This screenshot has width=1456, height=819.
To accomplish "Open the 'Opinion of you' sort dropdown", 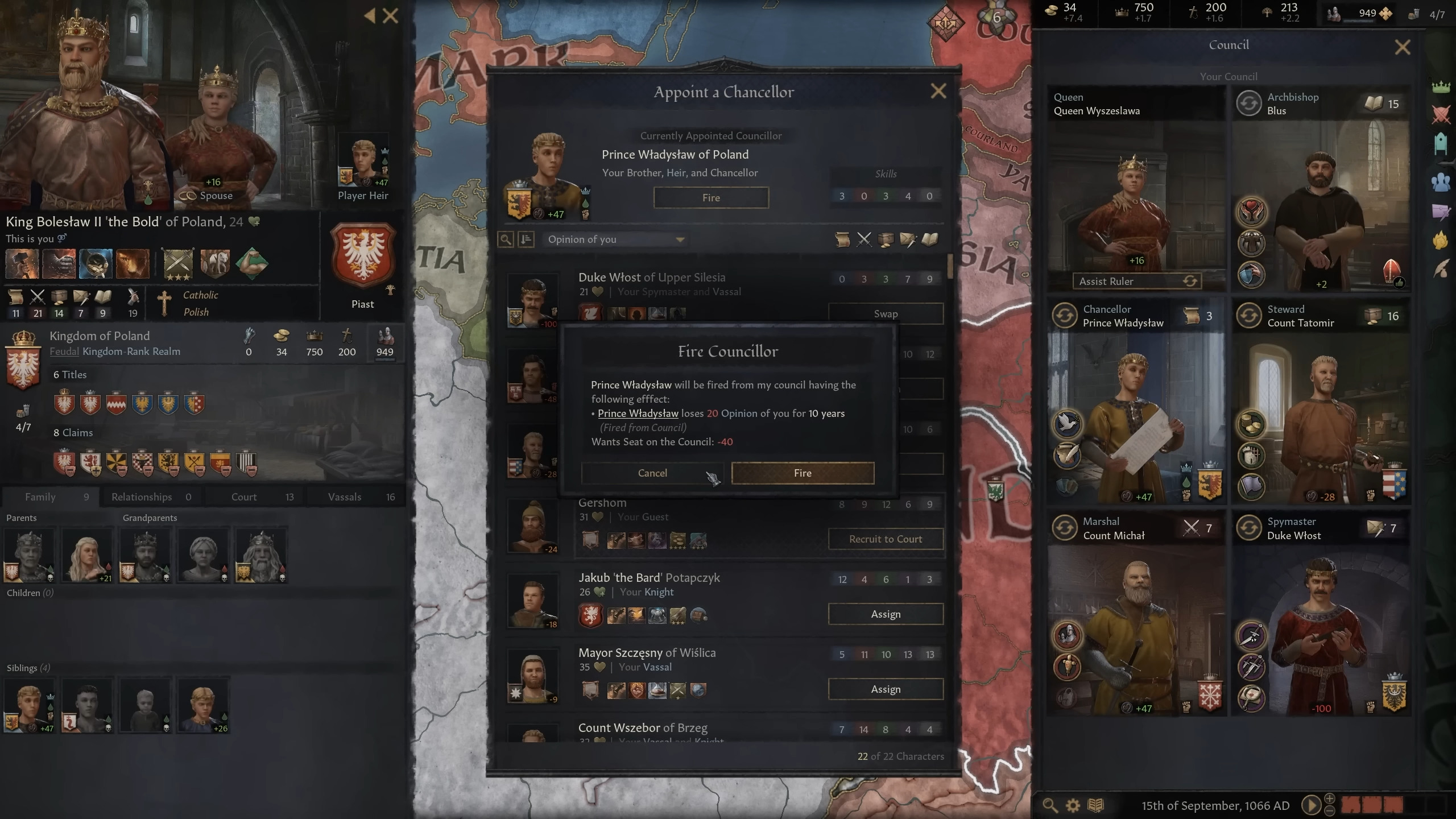I will [x=614, y=239].
